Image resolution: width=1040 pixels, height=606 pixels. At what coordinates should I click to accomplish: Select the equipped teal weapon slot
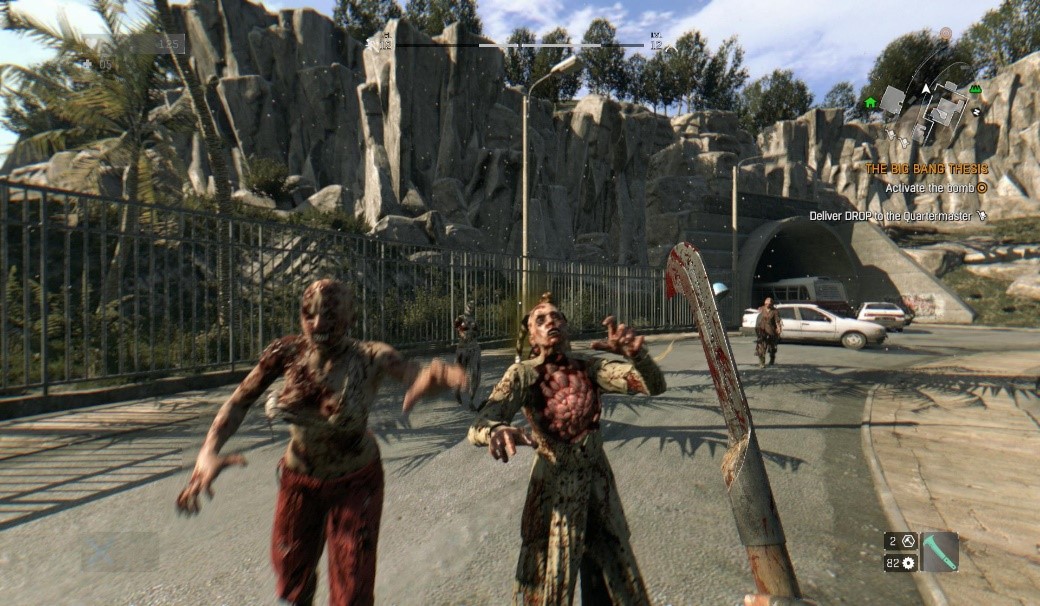(940, 551)
